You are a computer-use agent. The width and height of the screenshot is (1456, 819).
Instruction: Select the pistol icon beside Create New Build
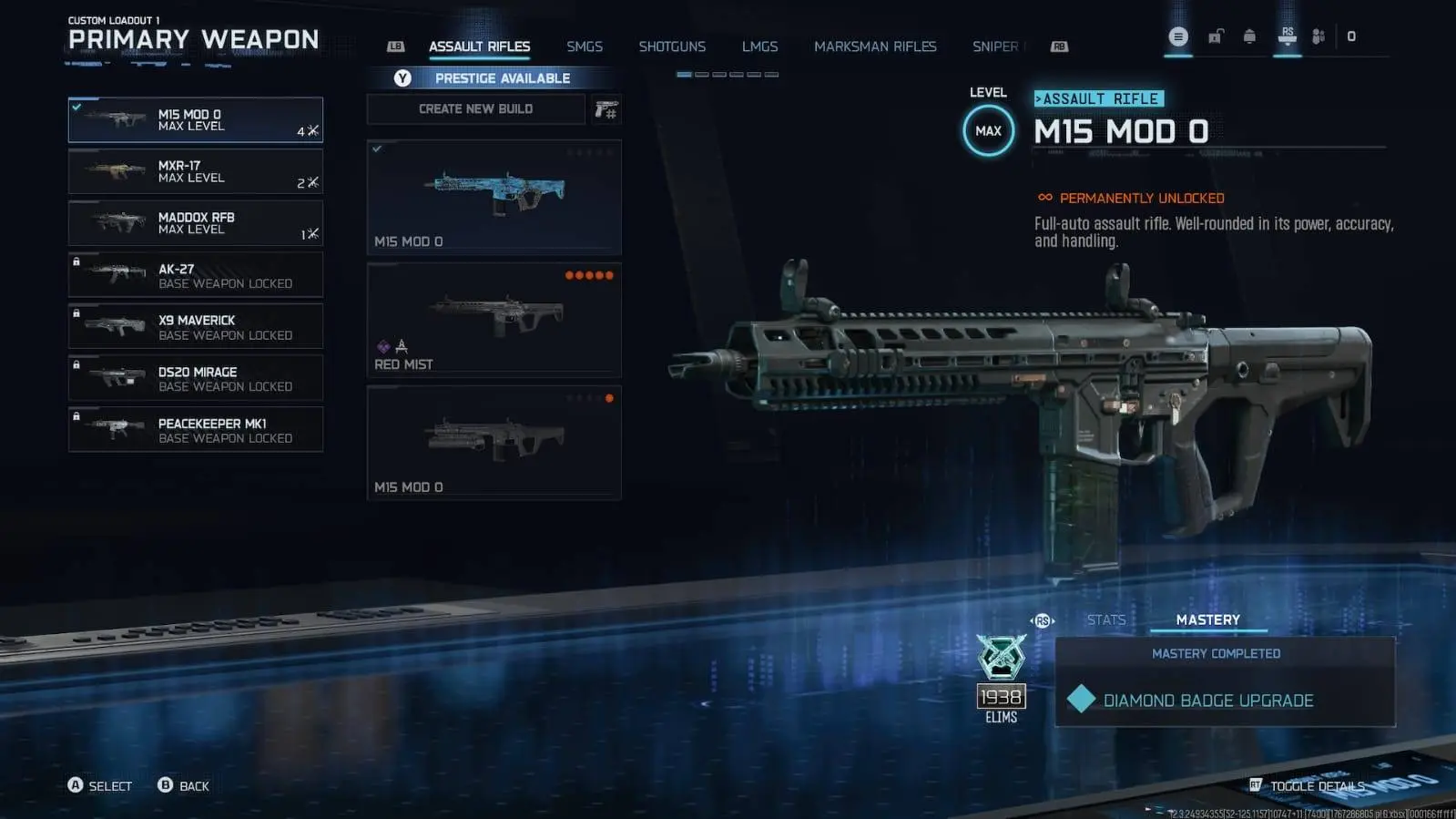point(606,109)
